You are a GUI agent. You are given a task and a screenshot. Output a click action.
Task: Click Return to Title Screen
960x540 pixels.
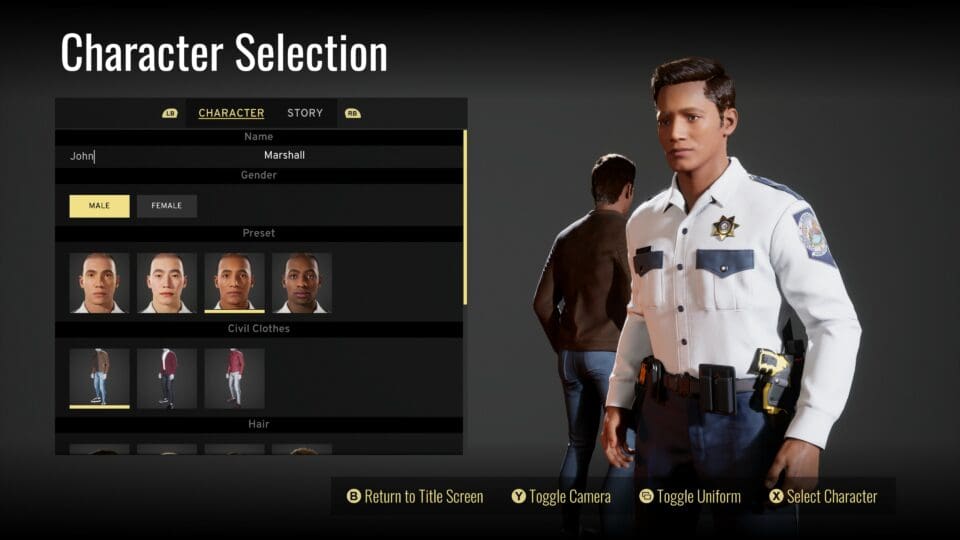point(415,497)
